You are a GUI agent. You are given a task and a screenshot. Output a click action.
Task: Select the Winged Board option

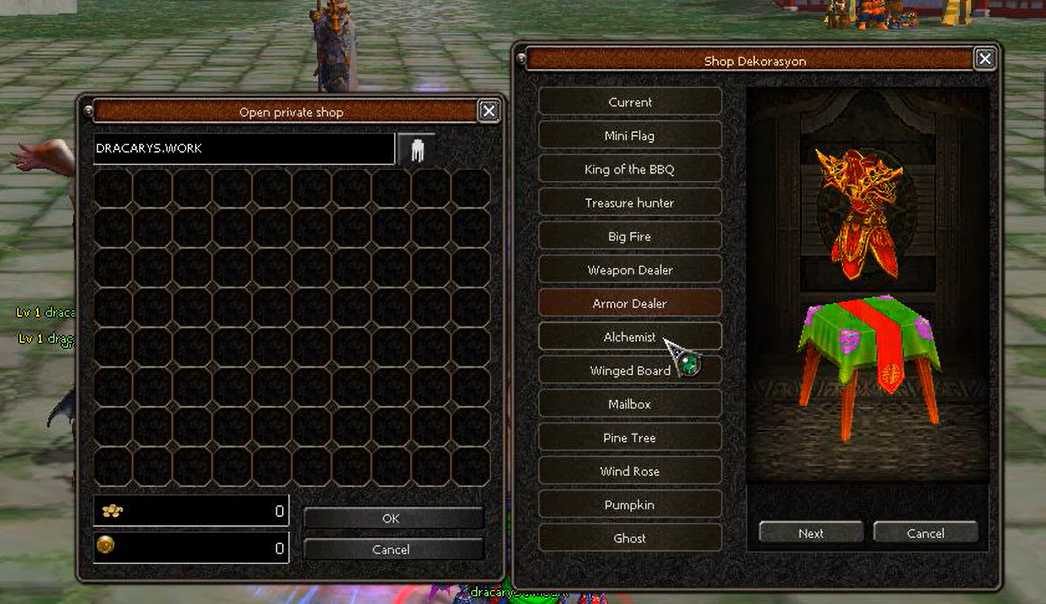click(630, 371)
